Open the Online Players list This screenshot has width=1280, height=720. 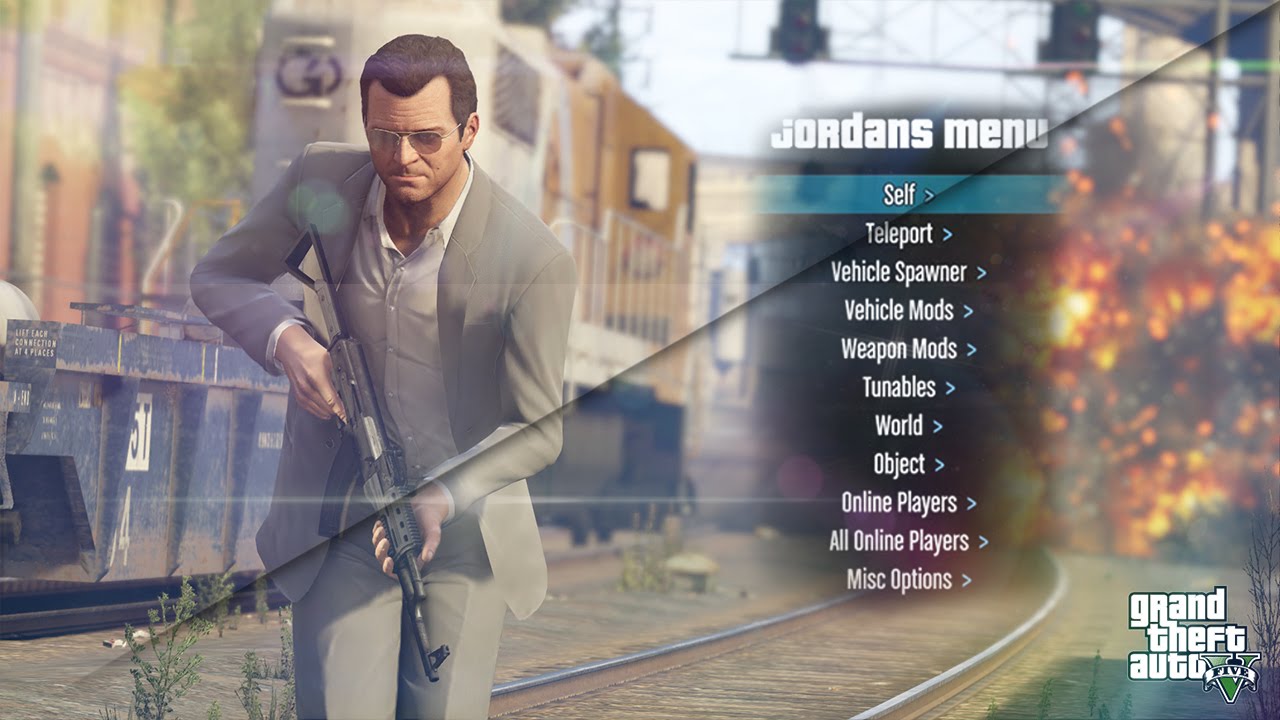[x=907, y=502]
